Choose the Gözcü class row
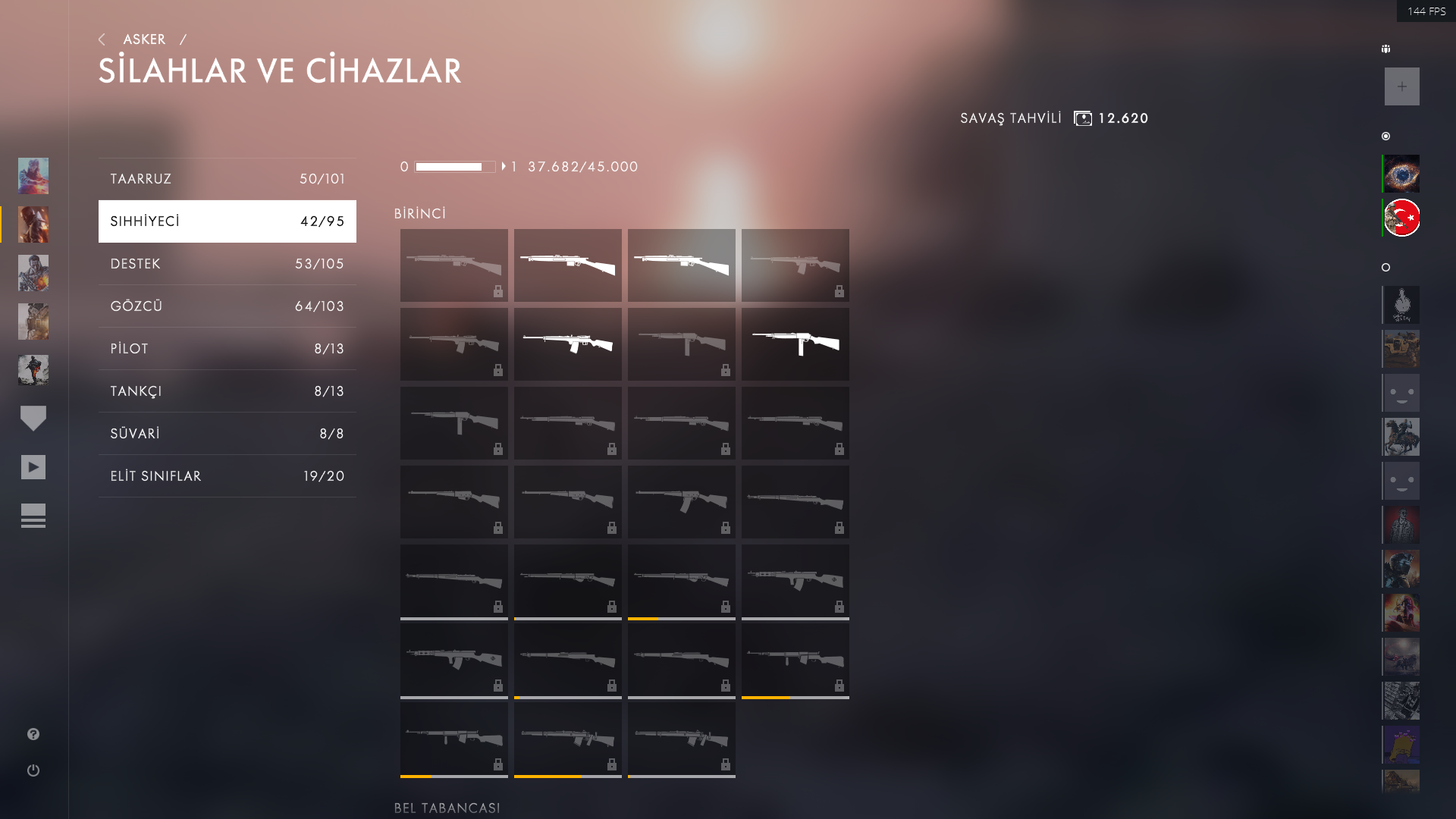 pyautogui.click(x=227, y=306)
